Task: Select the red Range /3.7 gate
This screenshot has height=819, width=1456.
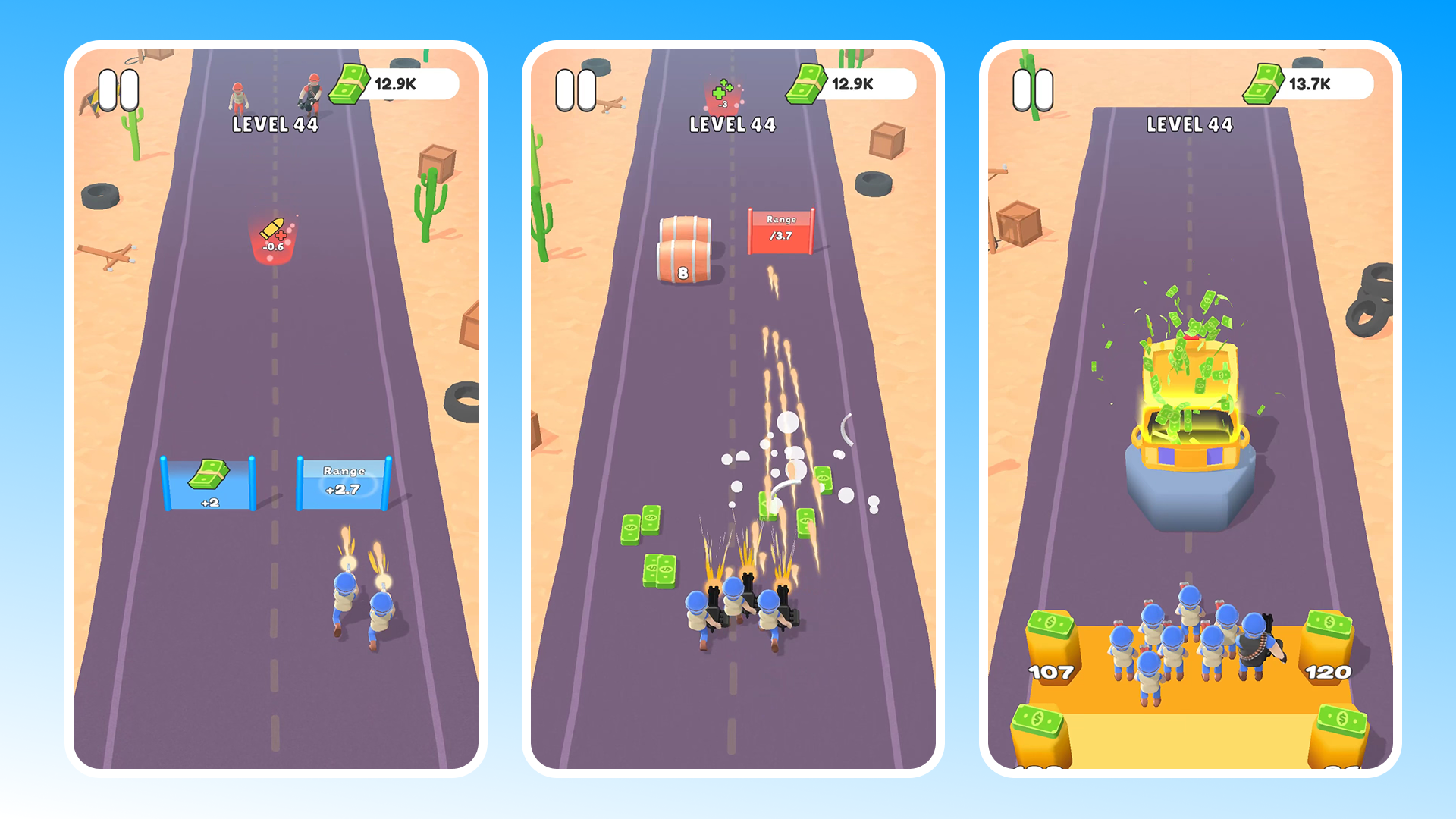Action: [x=782, y=229]
